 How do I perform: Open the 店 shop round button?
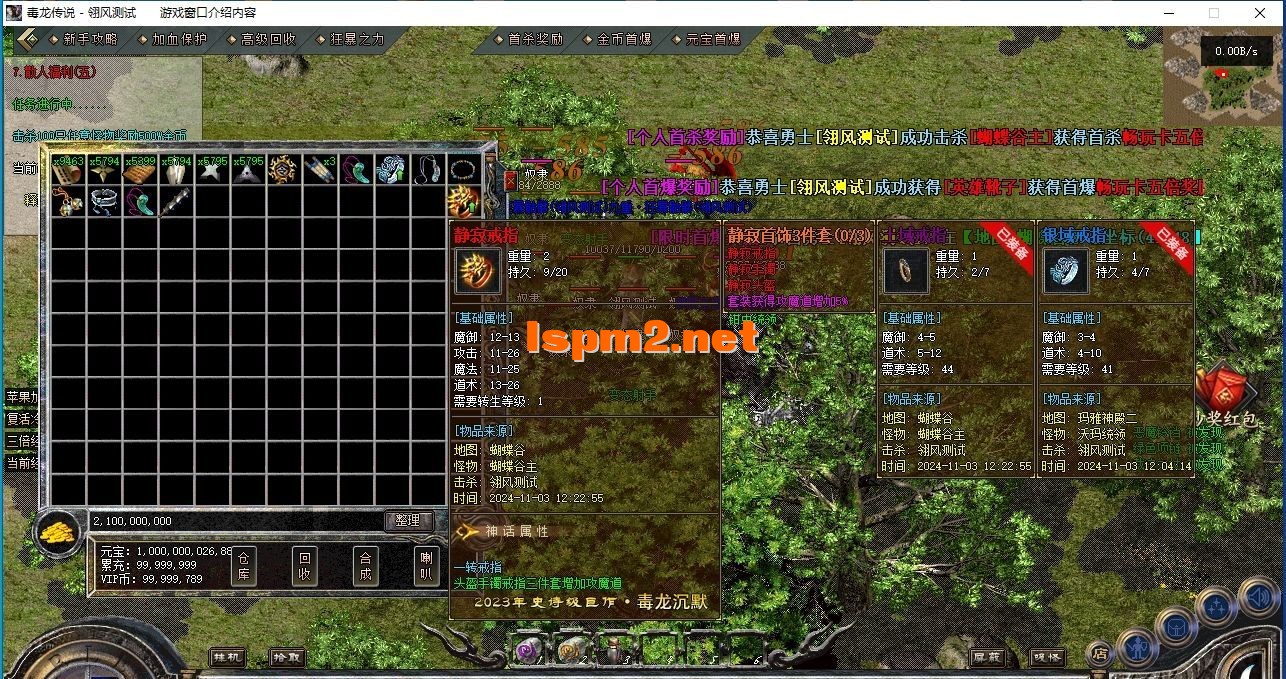coord(1098,653)
